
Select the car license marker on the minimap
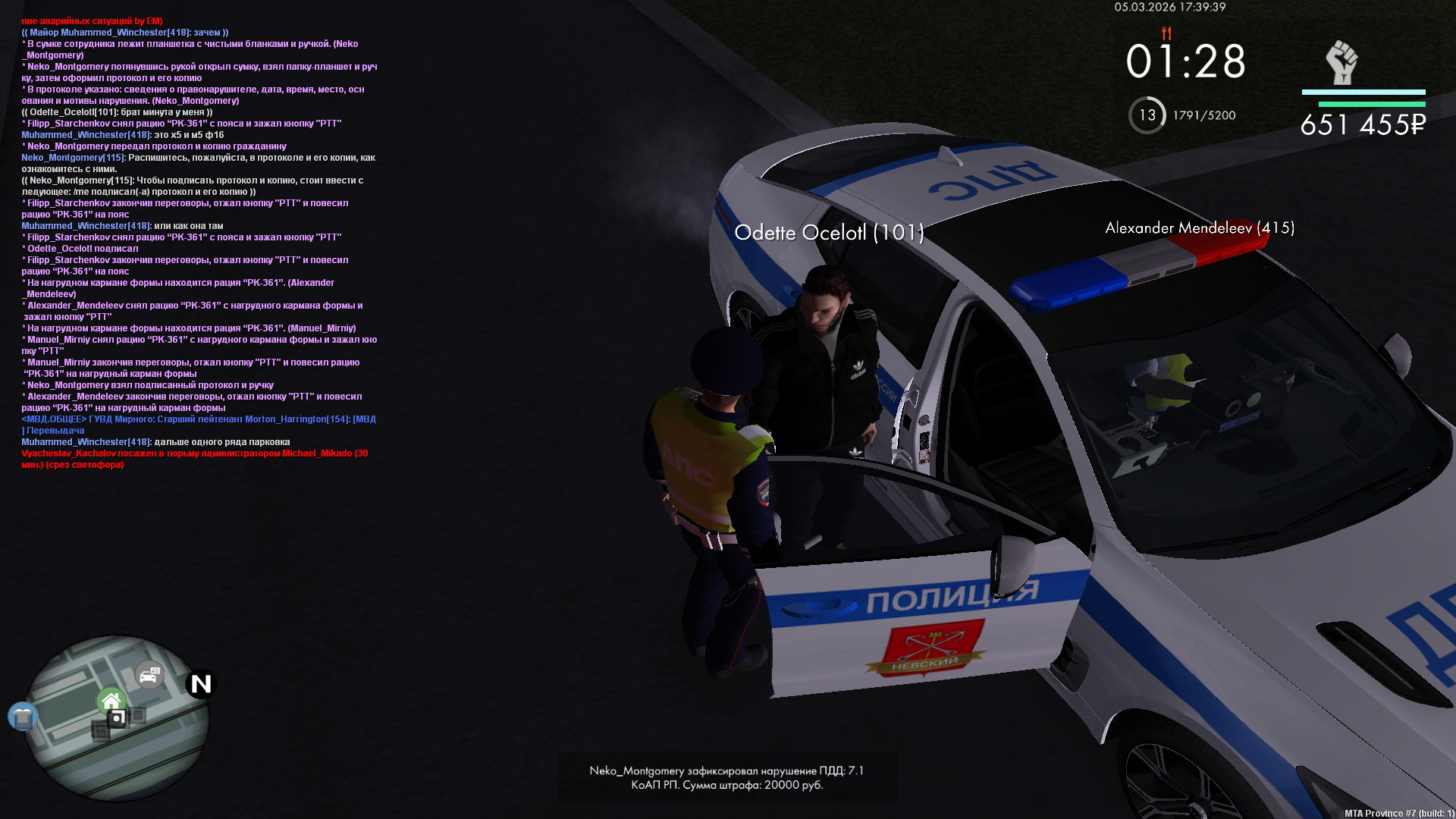149,674
